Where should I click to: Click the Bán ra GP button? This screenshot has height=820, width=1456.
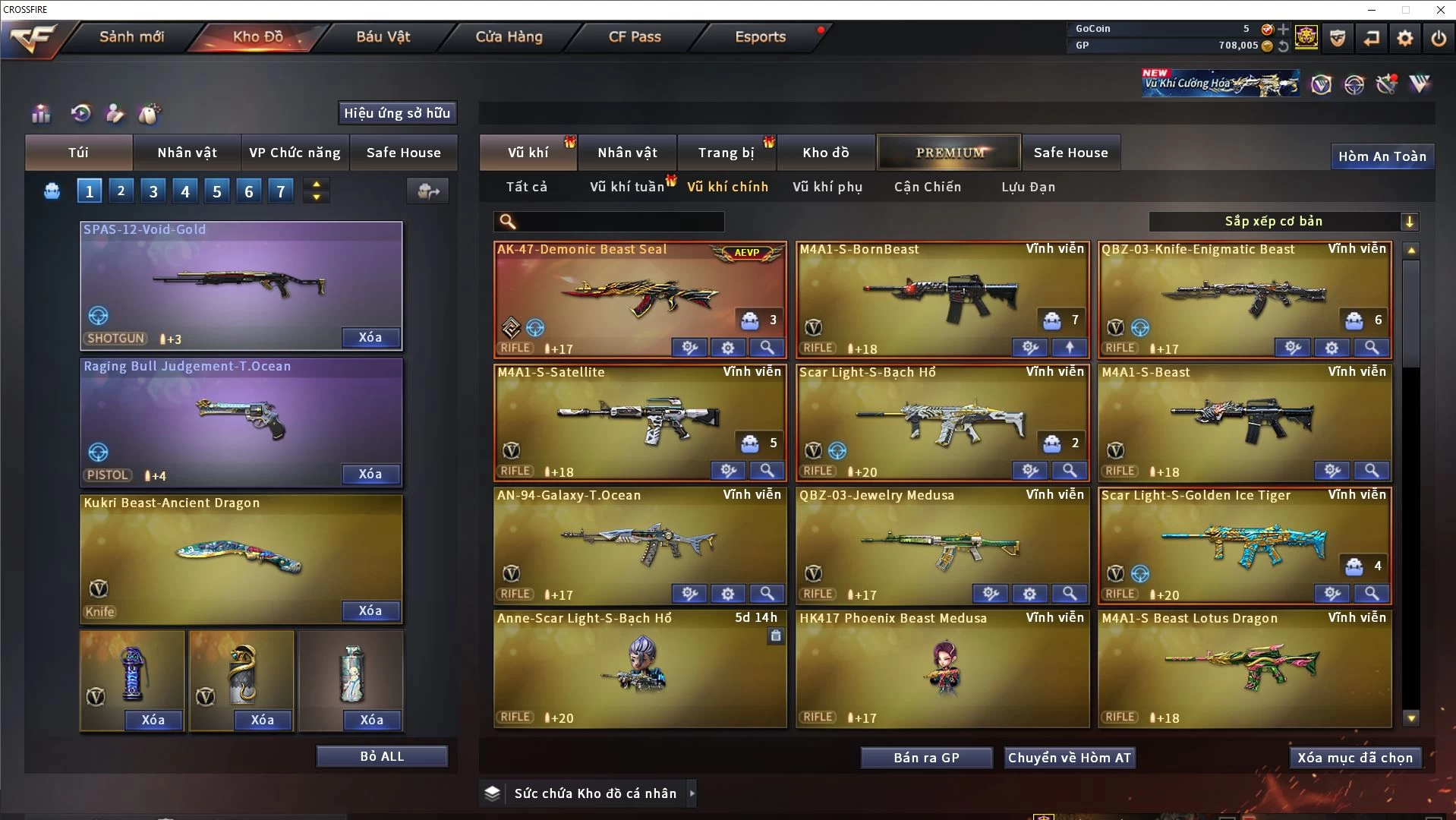coord(926,758)
